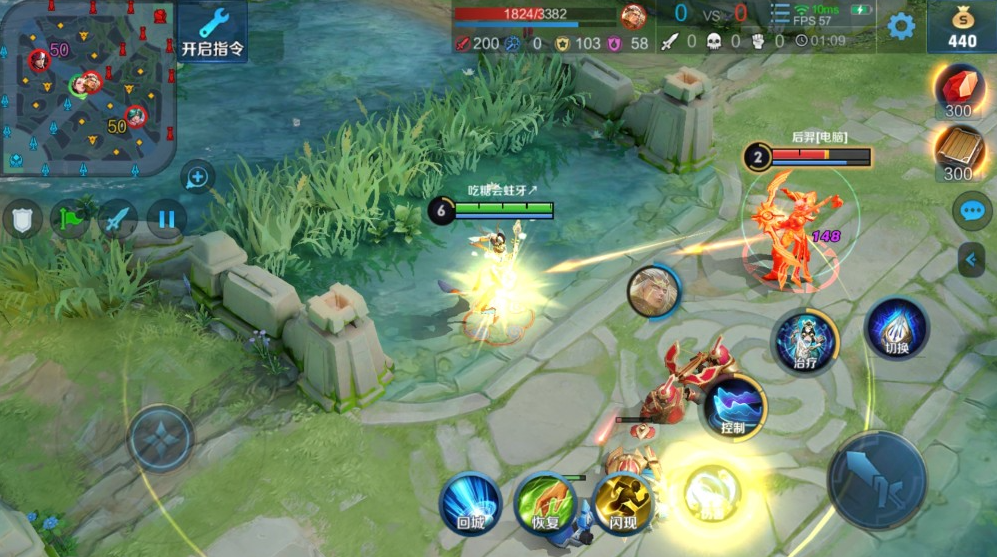Screen dimensions: 997x557
Task: Activate the 治疗 heal skill
Action: coord(805,340)
